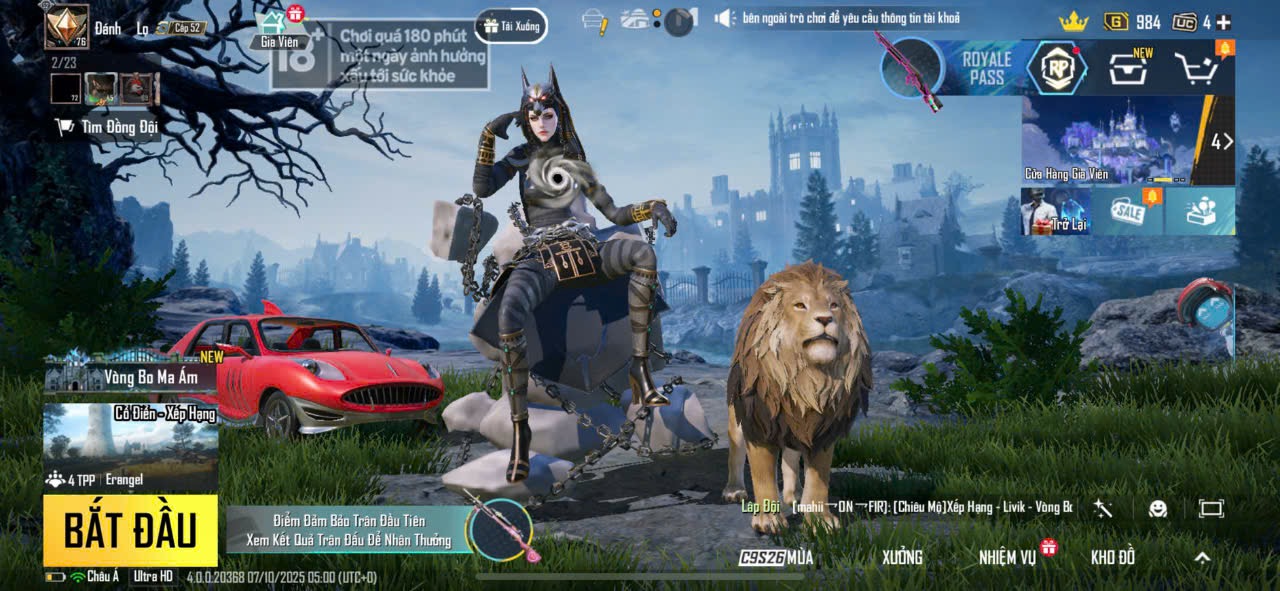This screenshot has width=1280, height=591.
Task: Claim the Điểm Đảm Bảo Trận Đầu Tiên reward banner
Action: (x=350, y=530)
